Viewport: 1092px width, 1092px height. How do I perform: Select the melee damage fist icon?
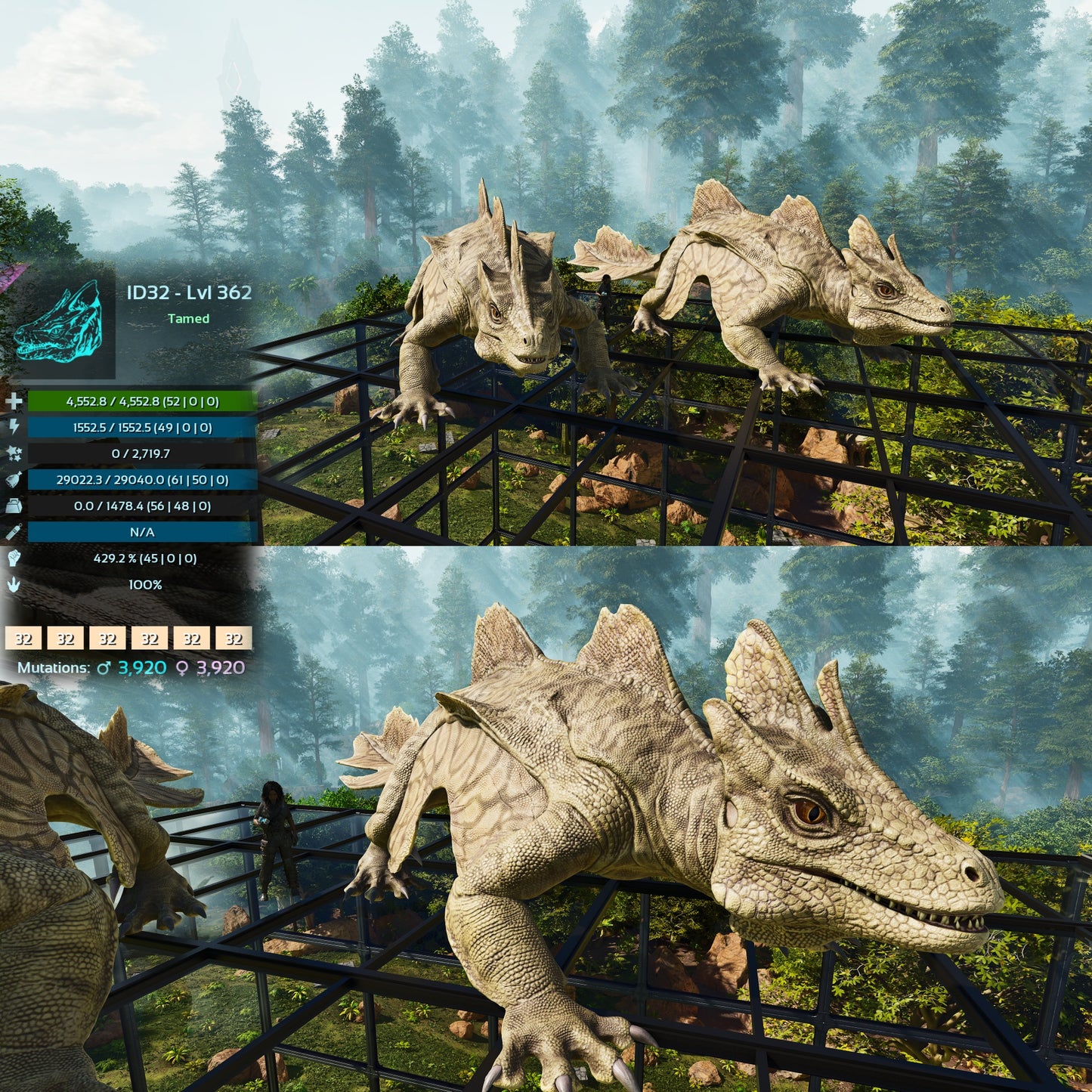[x=14, y=558]
